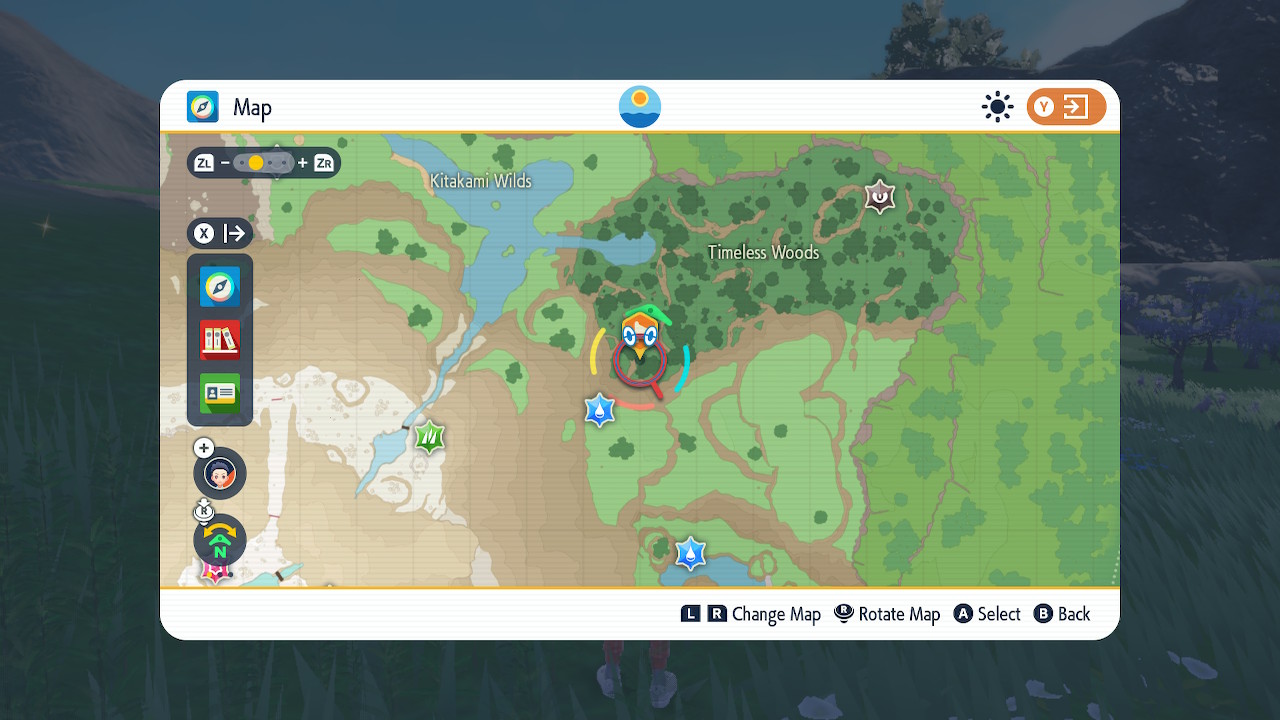Toggle the sidebar with the X collapse control
The width and height of the screenshot is (1280, 720).
coord(204,233)
